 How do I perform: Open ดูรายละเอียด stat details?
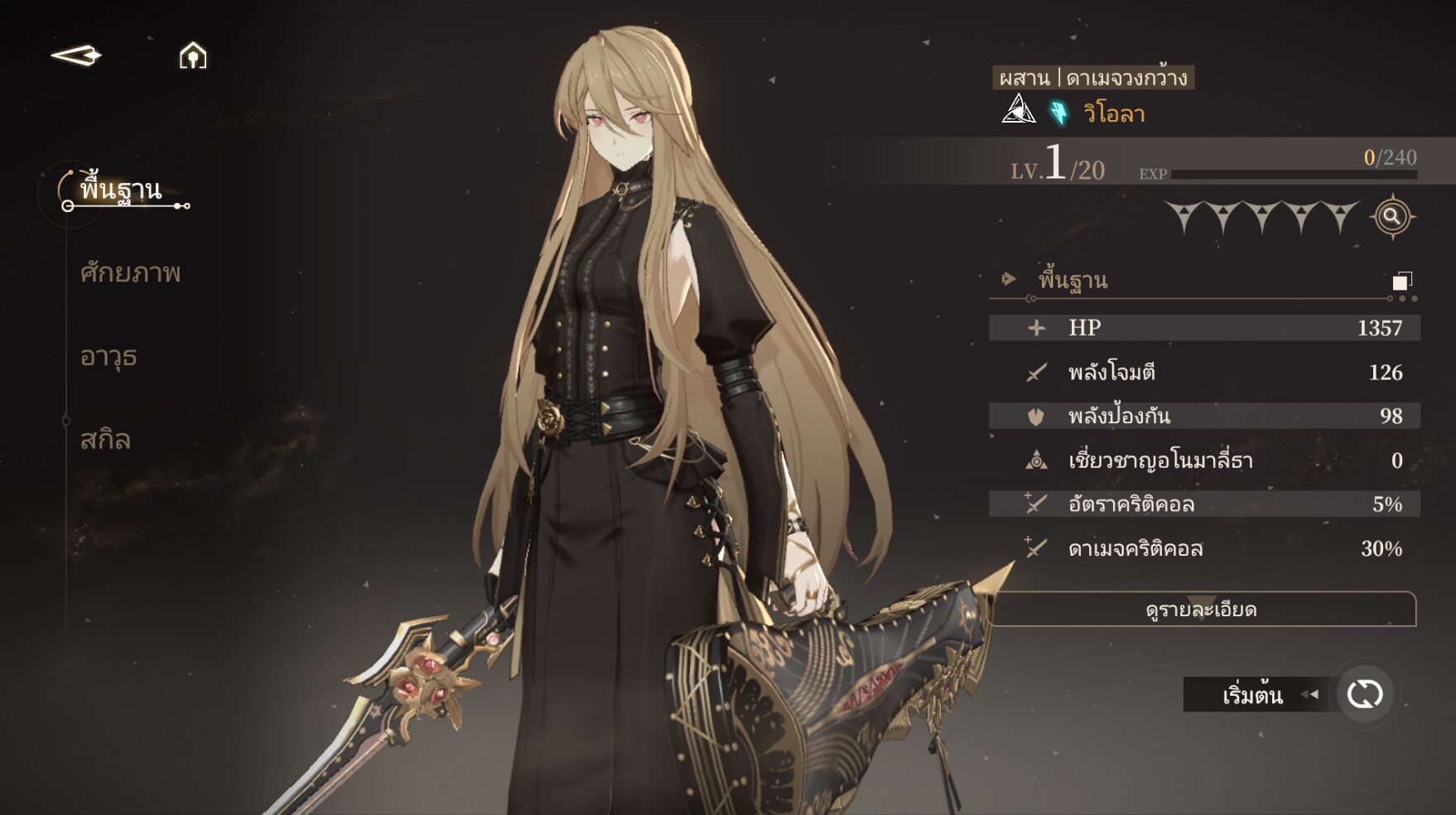1201,610
